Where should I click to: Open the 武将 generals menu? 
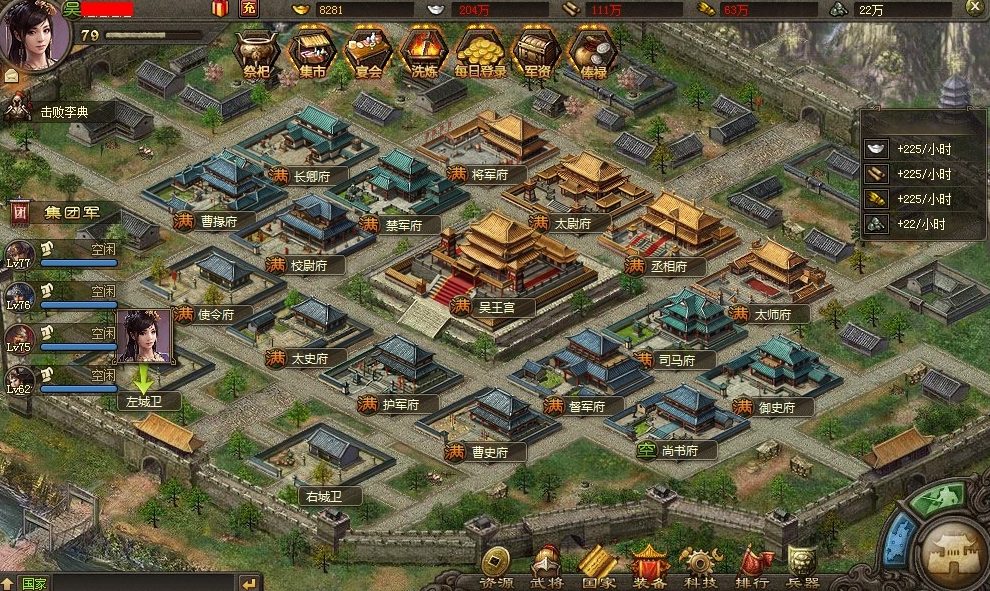[x=547, y=567]
